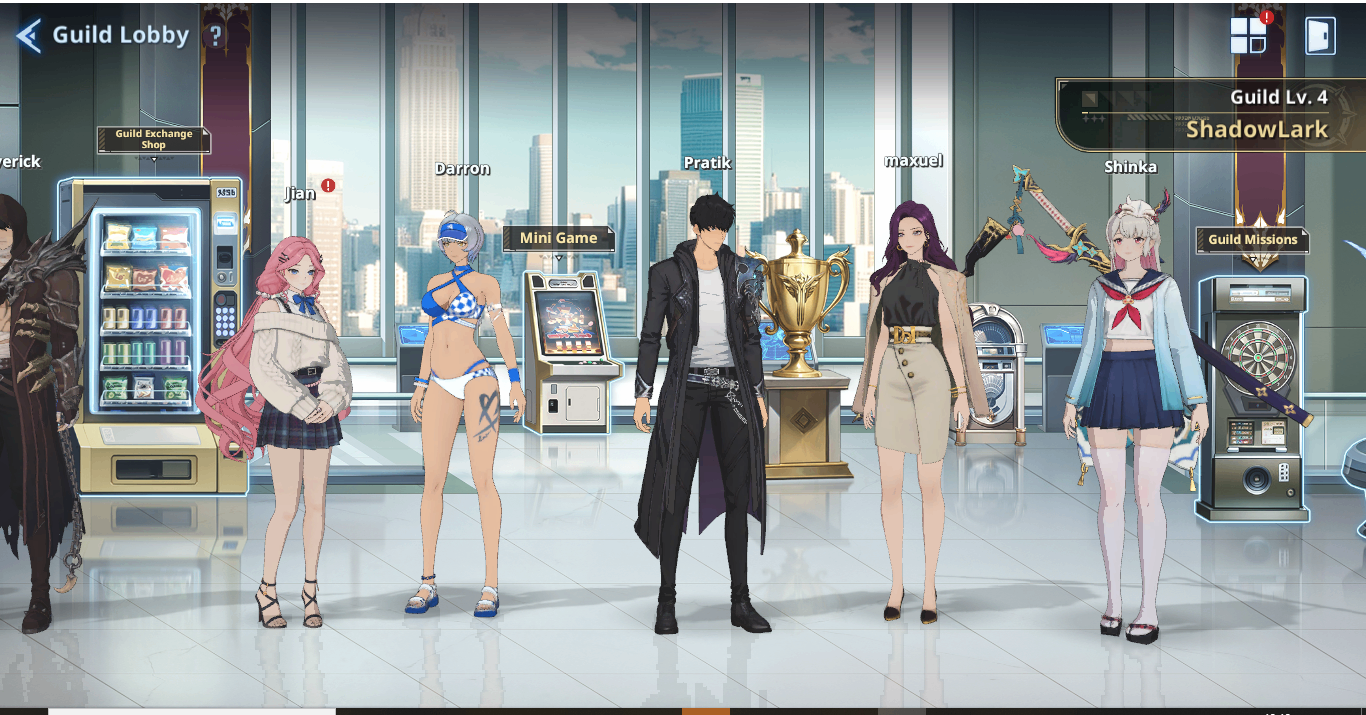Exit the lobby via the door icon
This screenshot has width=1366, height=715.
tap(1320, 36)
